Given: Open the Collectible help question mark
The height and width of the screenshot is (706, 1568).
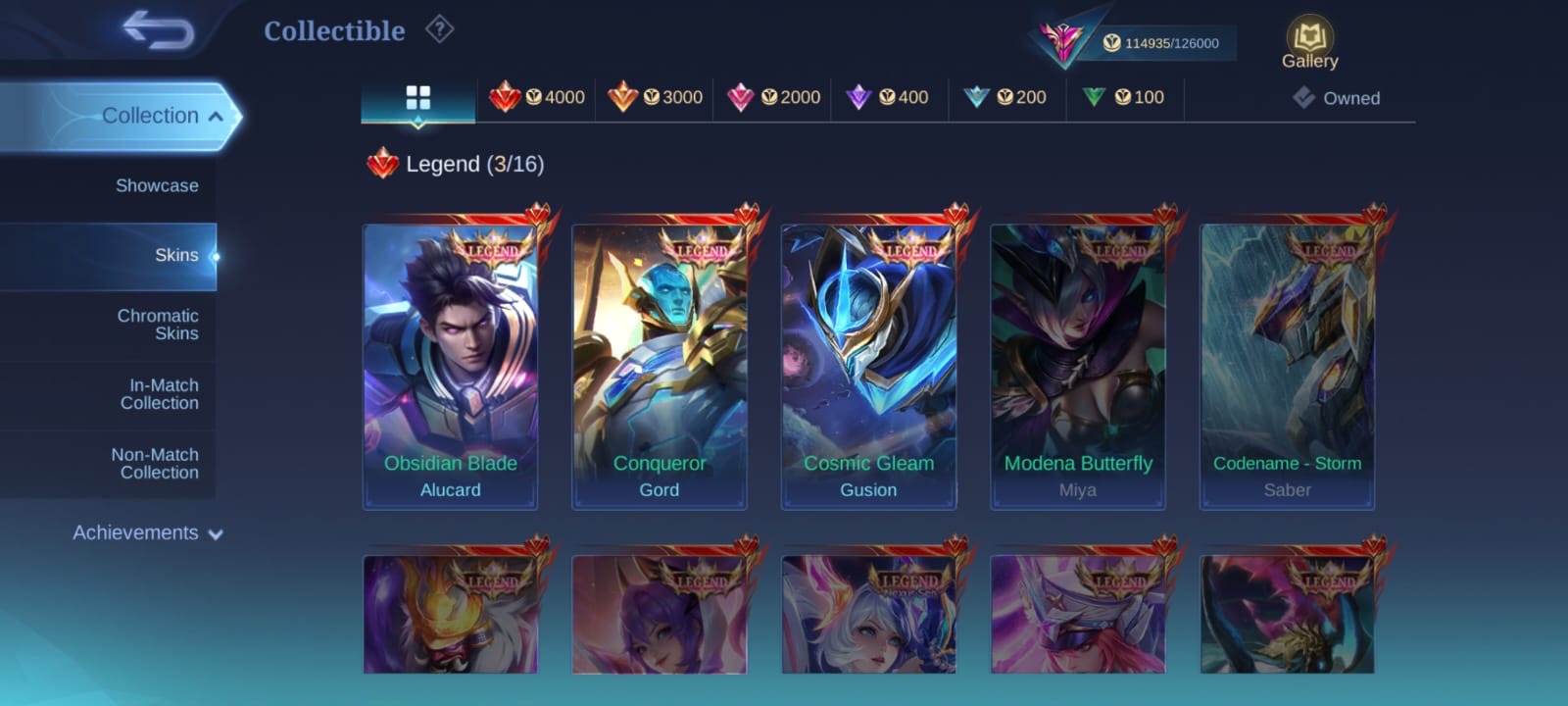Looking at the screenshot, I should point(439,29).
